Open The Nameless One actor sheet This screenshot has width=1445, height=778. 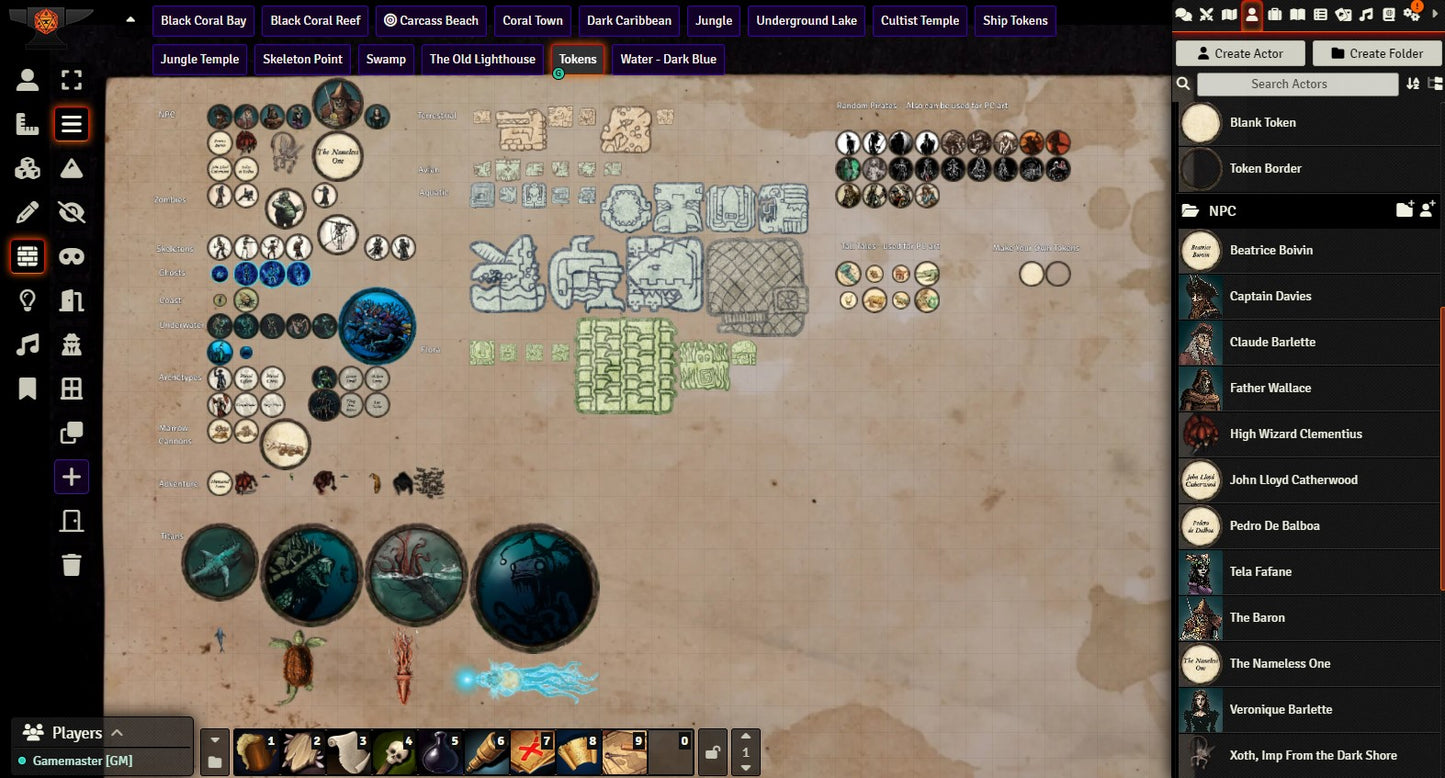click(1279, 664)
